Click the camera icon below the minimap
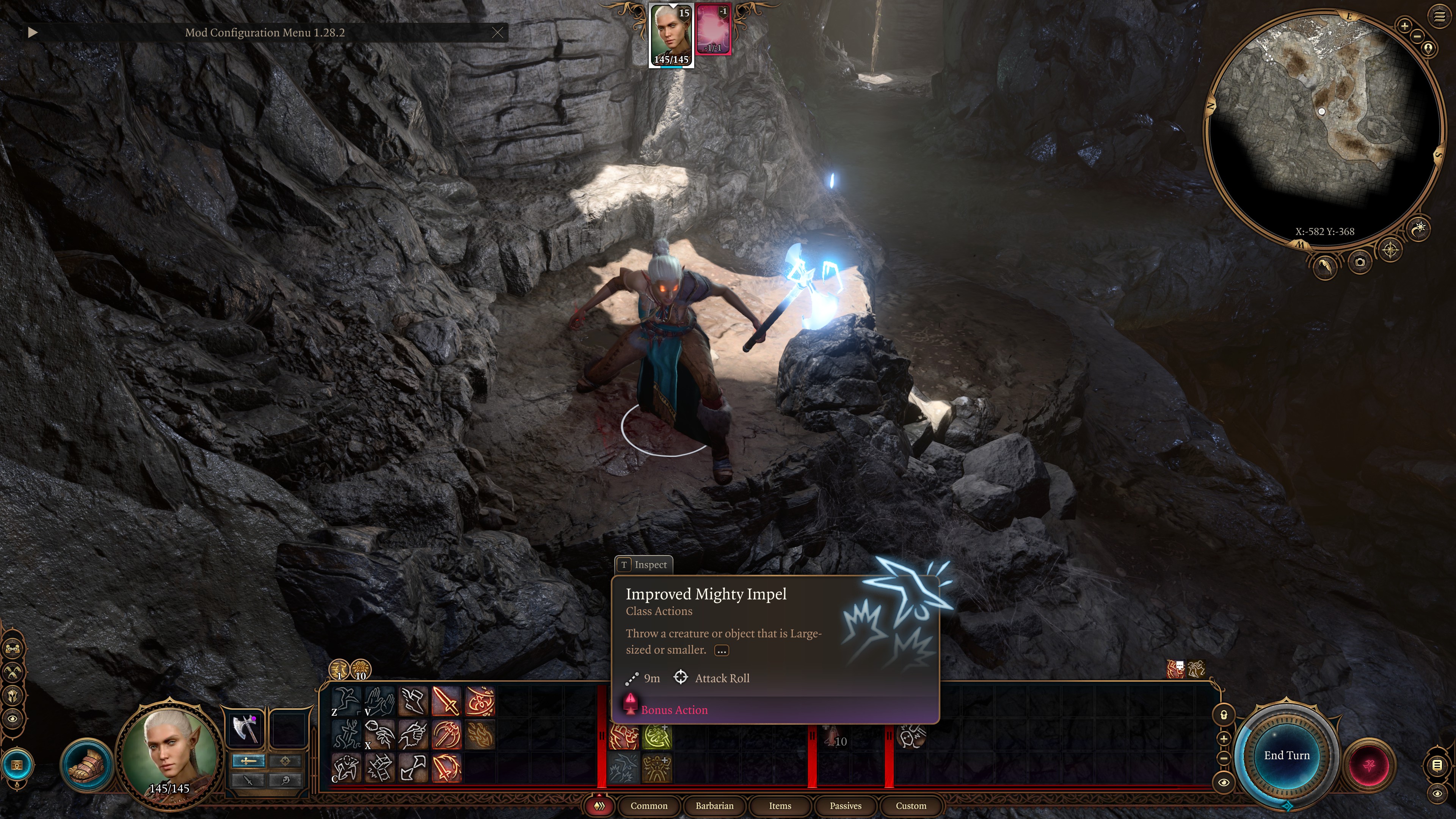This screenshot has height=819, width=1456. point(1359,262)
